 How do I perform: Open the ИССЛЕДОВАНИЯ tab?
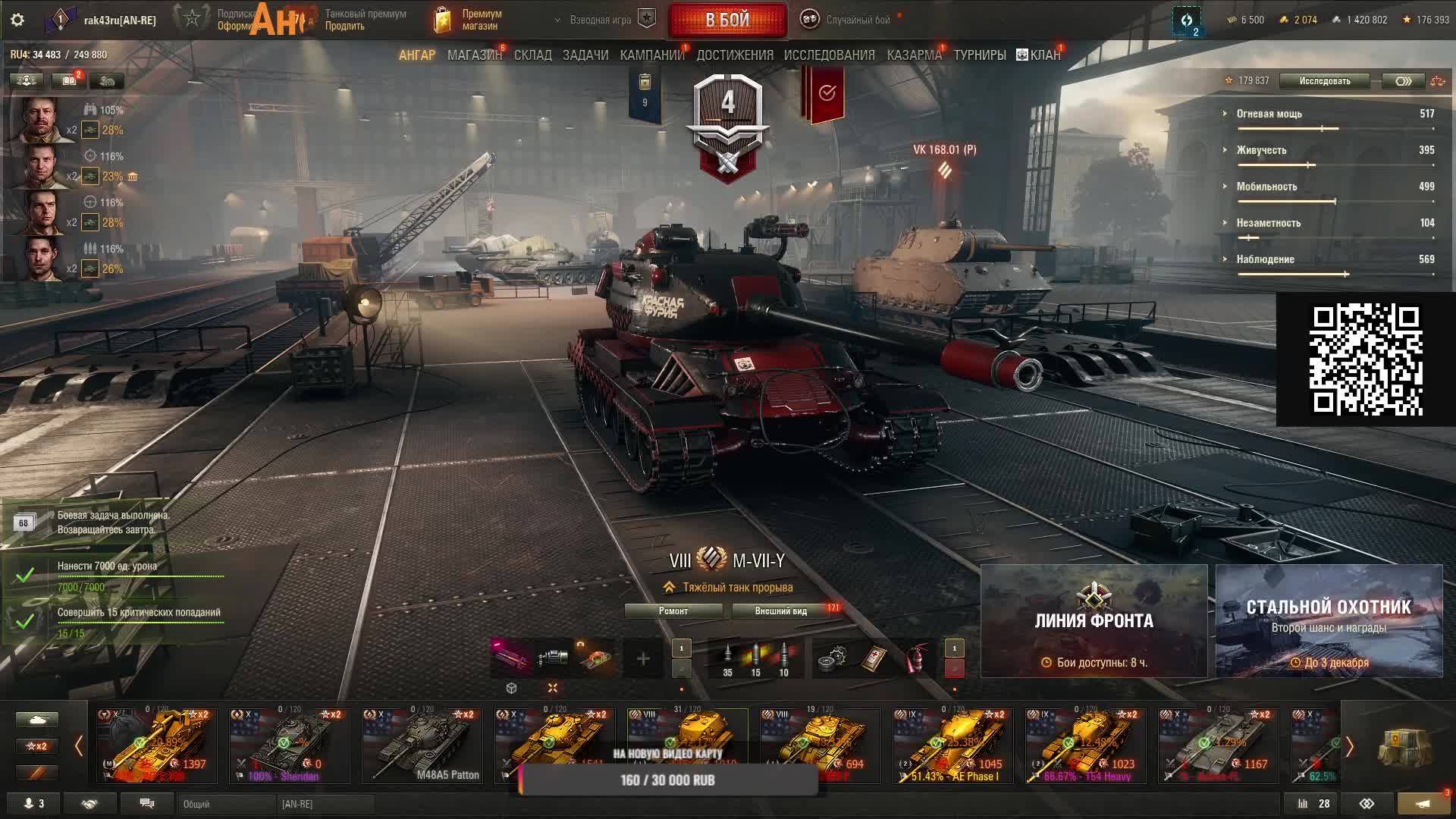click(x=829, y=55)
